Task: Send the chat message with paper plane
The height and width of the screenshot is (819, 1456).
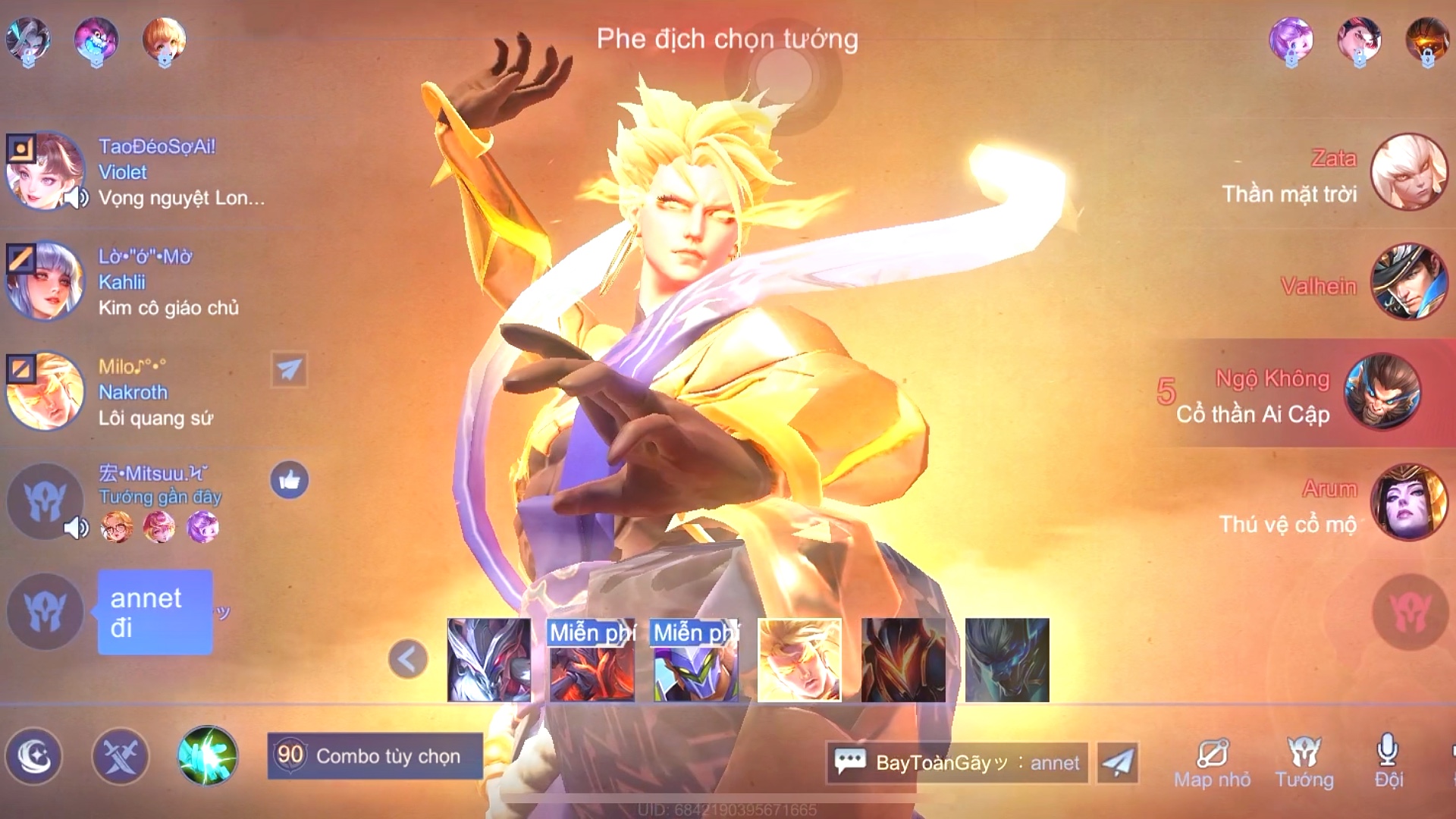Action: pos(1118,762)
